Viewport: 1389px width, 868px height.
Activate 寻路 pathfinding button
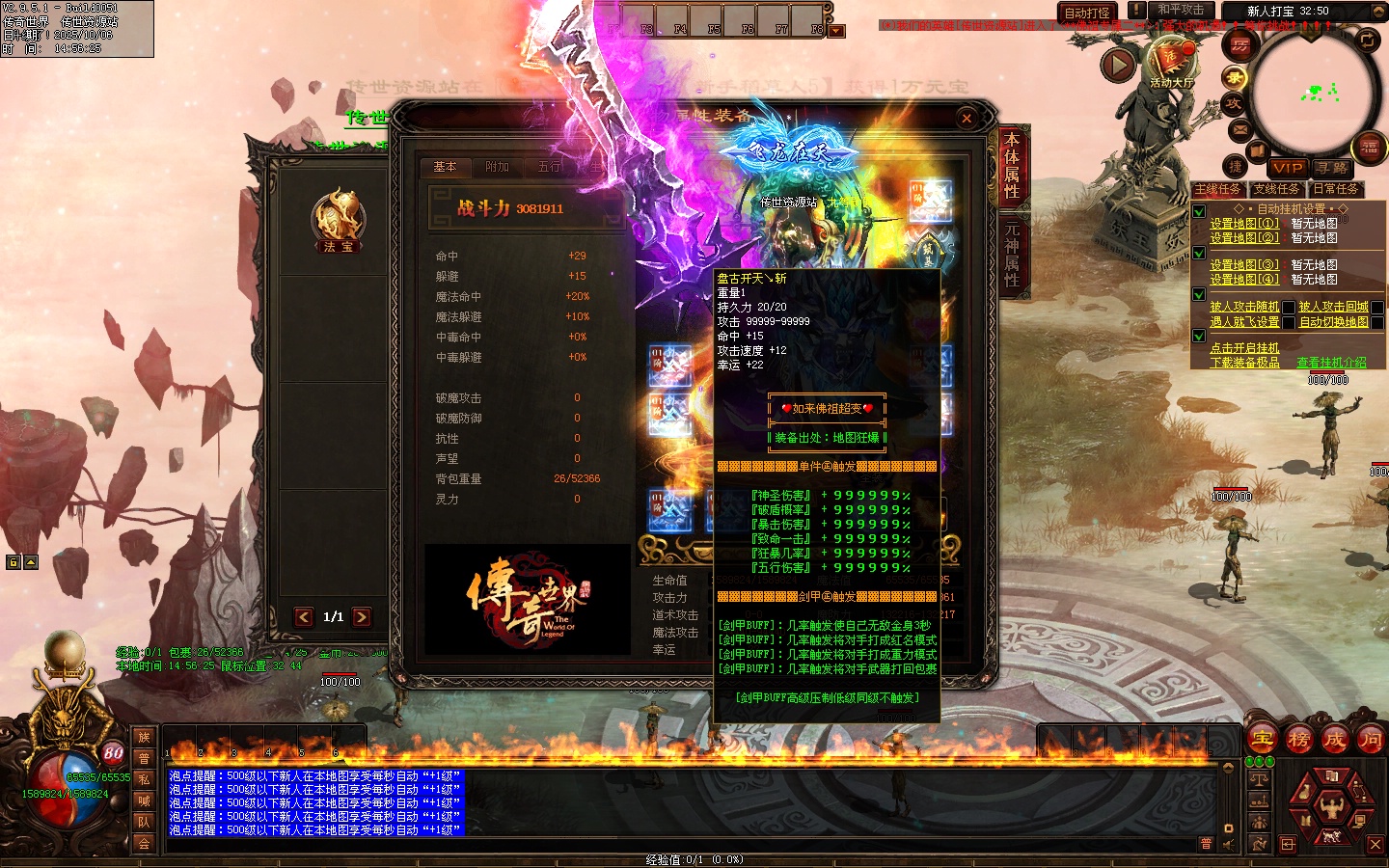(1332, 168)
